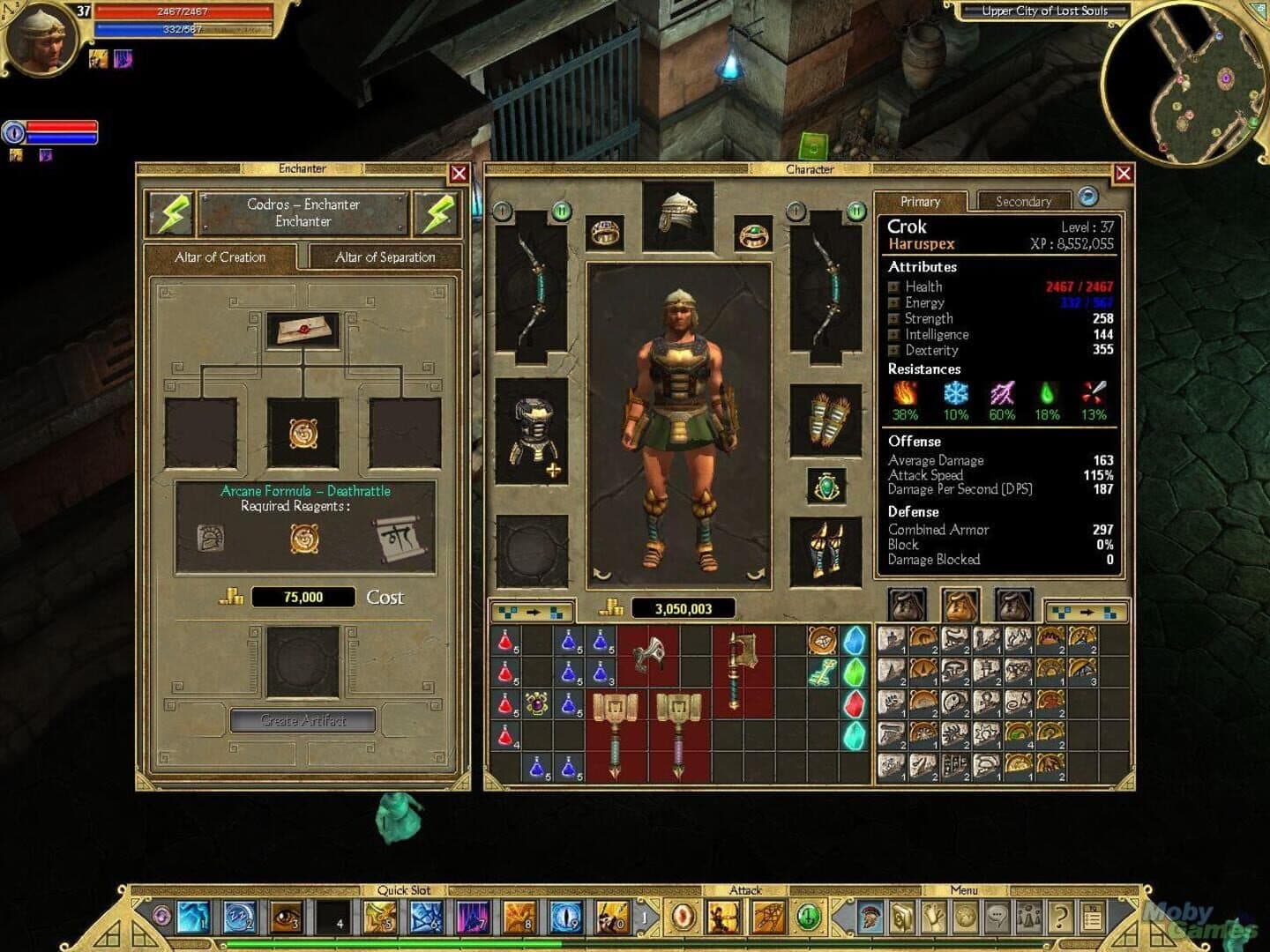Click the question mark help icon

pyautogui.click(x=1061, y=917)
